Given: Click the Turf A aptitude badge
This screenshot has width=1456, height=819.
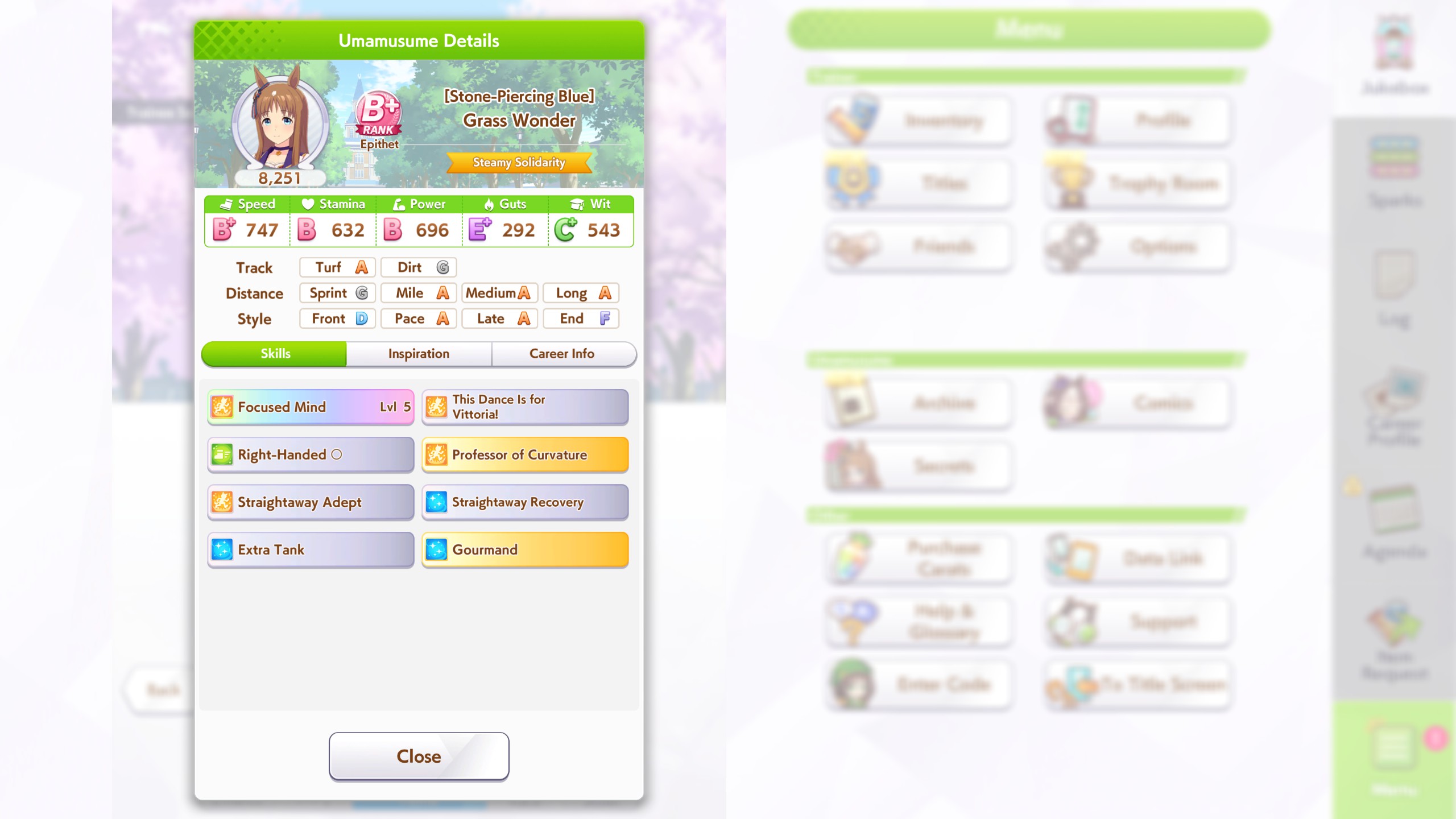Looking at the screenshot, I should [x=337, y=267].
